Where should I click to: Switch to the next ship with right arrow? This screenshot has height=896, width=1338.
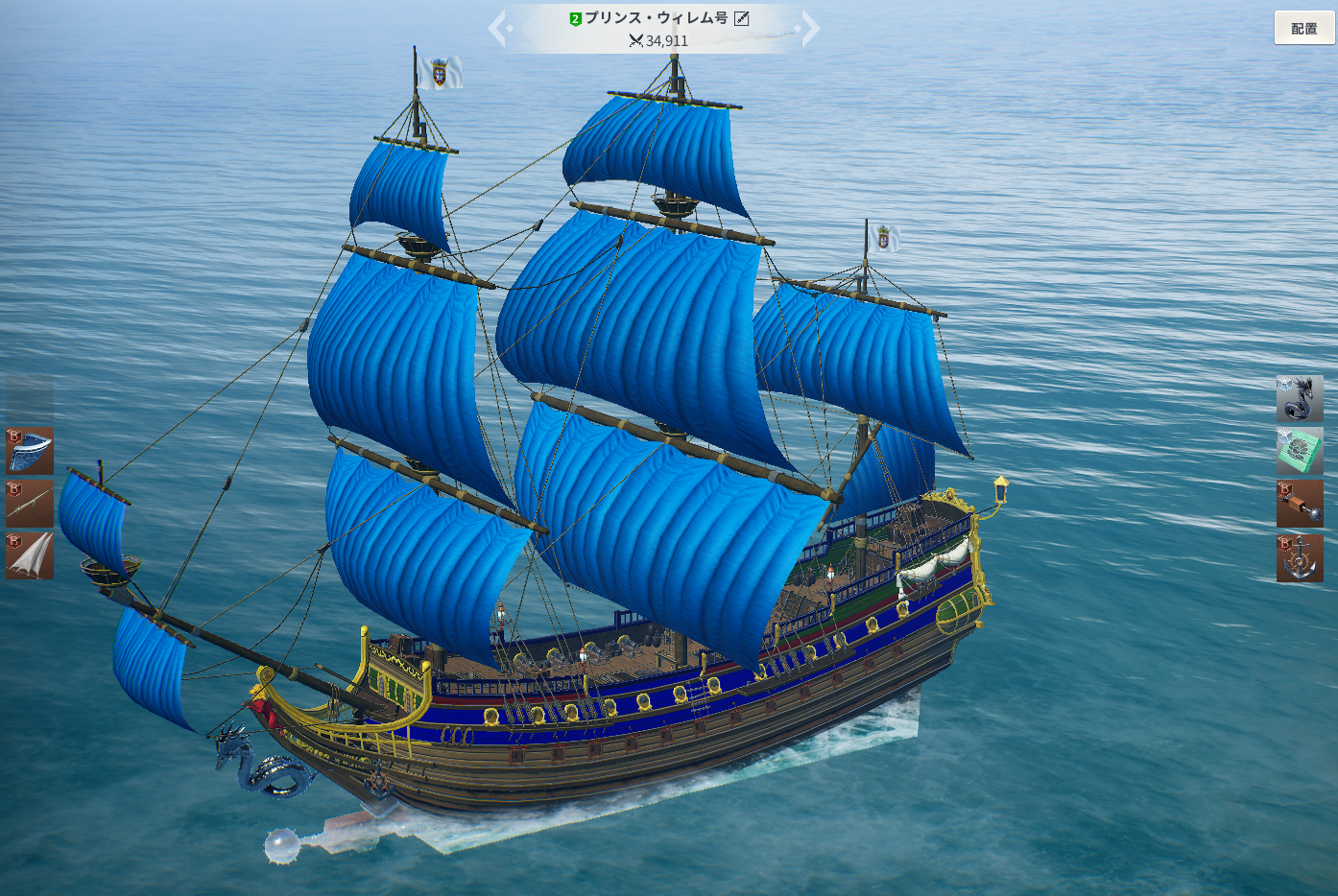click(x=810, y=28)
